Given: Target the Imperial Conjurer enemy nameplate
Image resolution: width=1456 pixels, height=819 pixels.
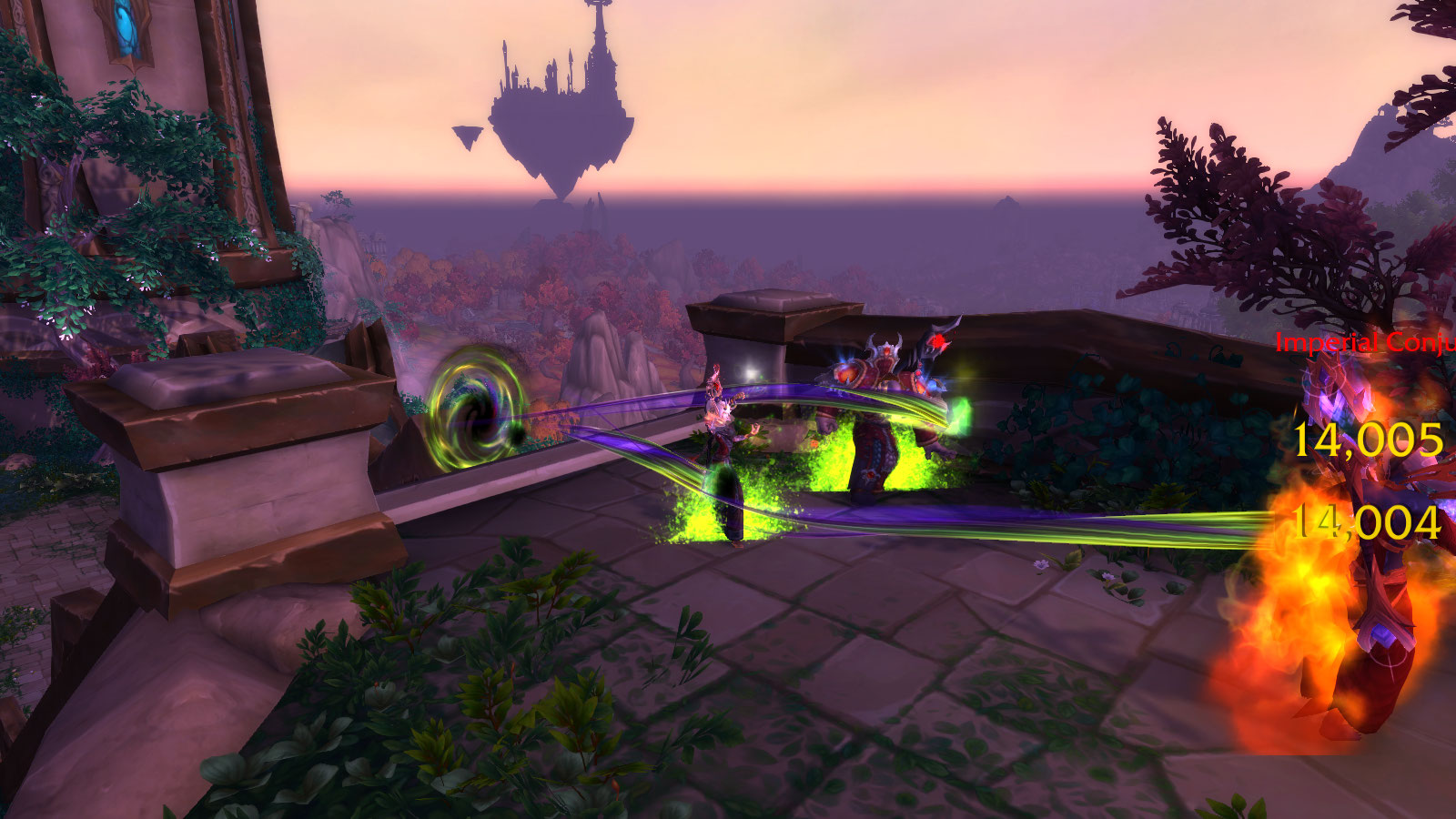Looking at the screenshot, I should pos(1365,343).
